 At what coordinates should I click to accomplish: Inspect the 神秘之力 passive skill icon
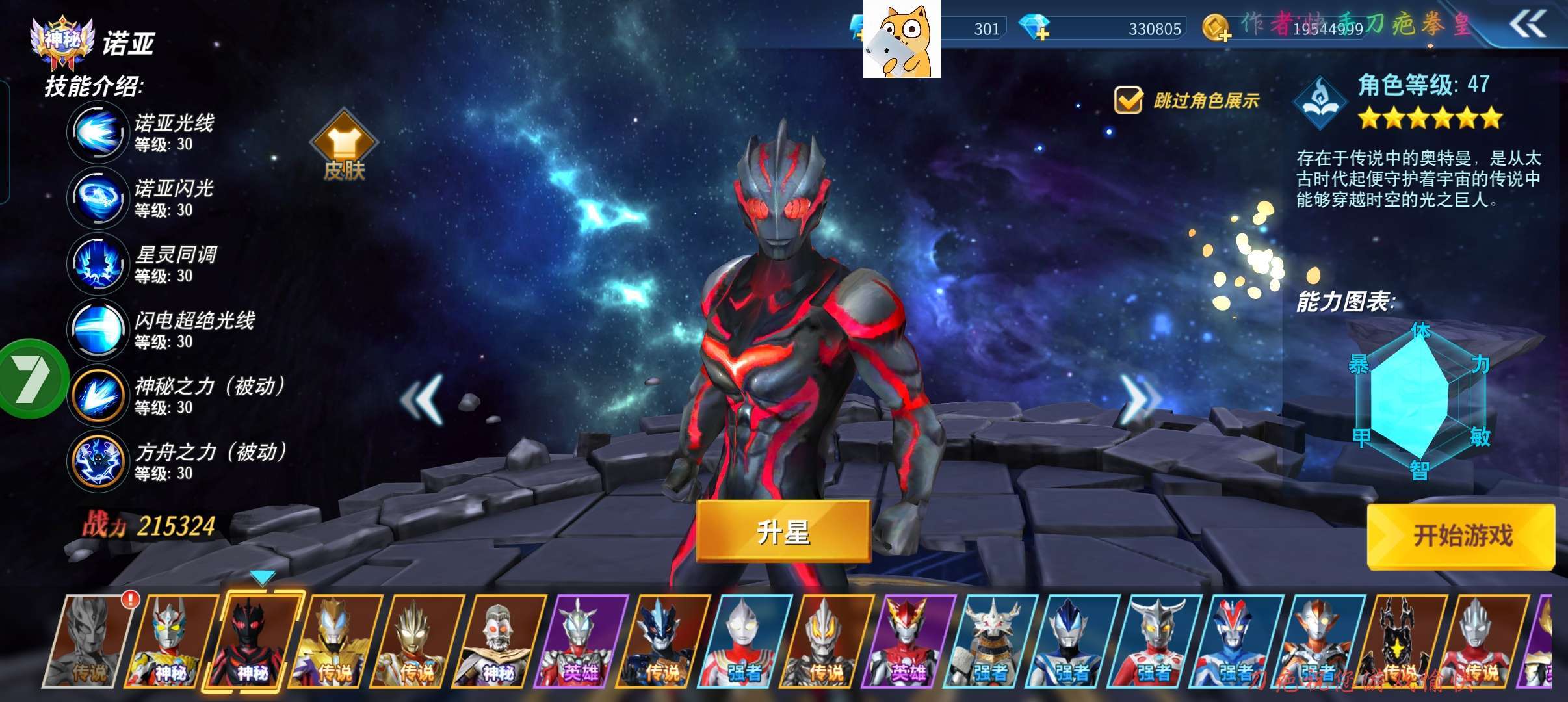tap(98, 395)
